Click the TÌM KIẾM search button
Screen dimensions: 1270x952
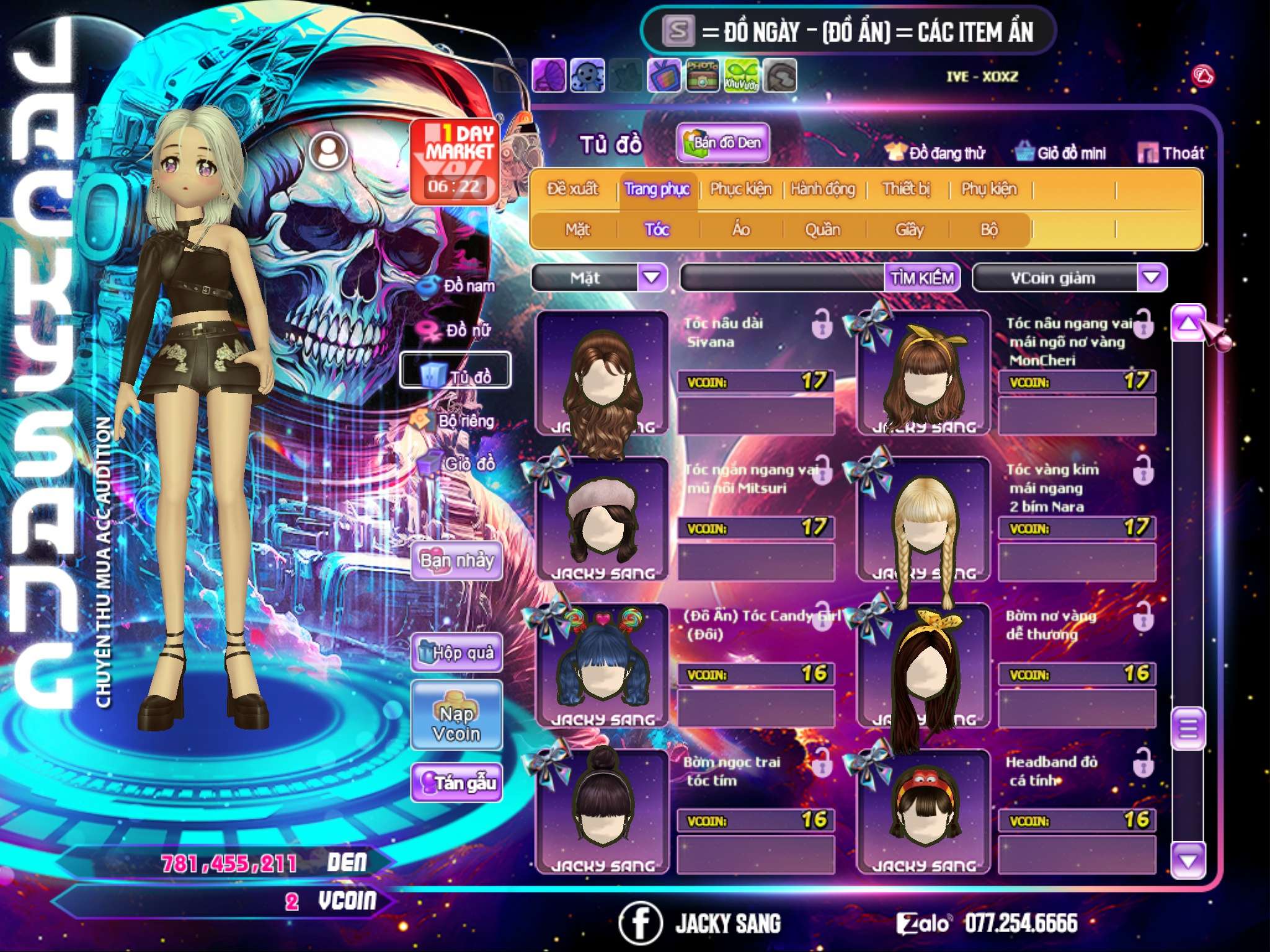pos(922,278)
